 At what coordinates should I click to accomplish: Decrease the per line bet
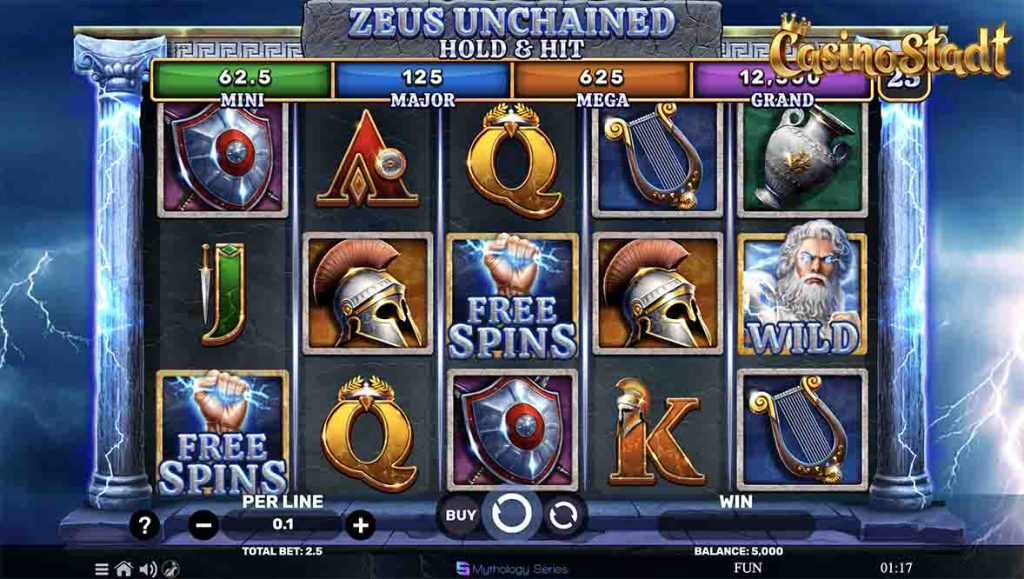203,524
